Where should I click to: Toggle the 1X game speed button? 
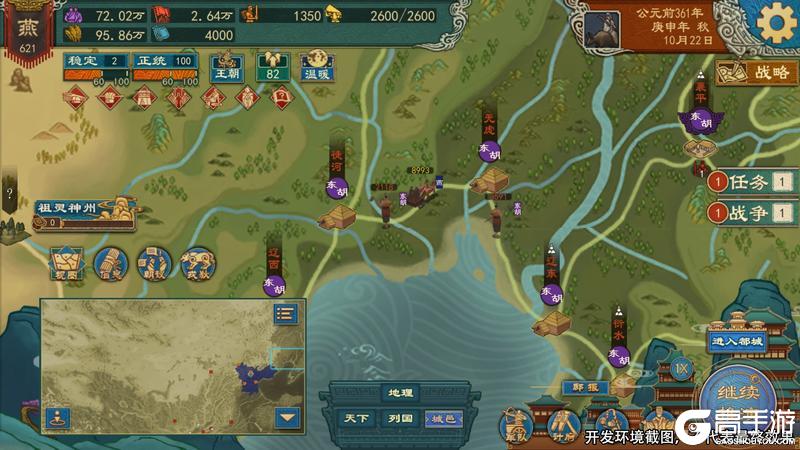tap(682, 368)
